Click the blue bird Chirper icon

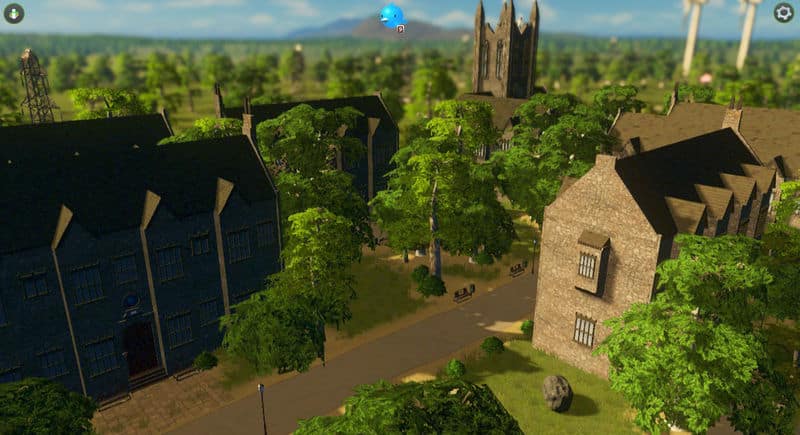click(x=391, y=15)
